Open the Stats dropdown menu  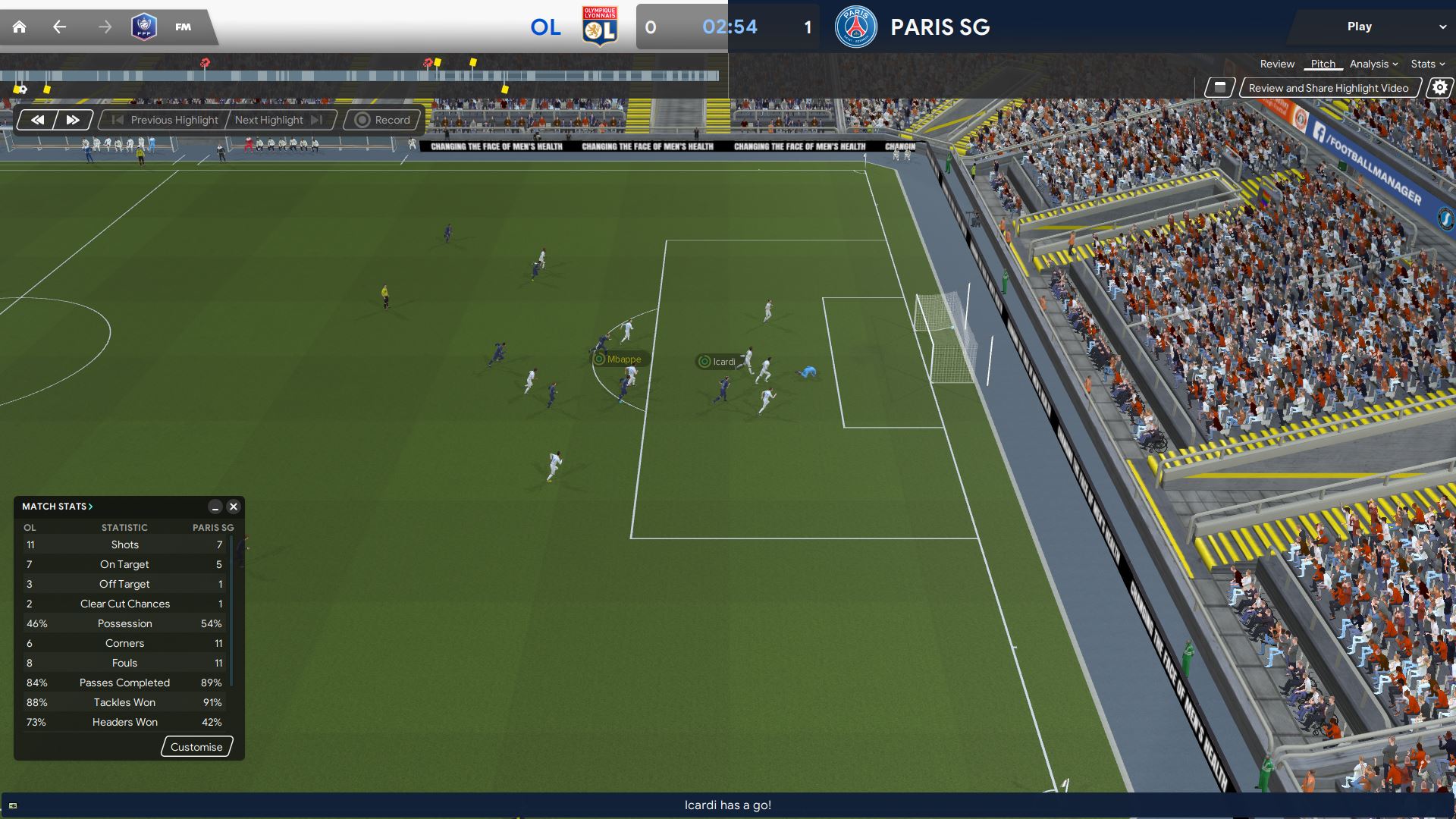click(1427, 64)
